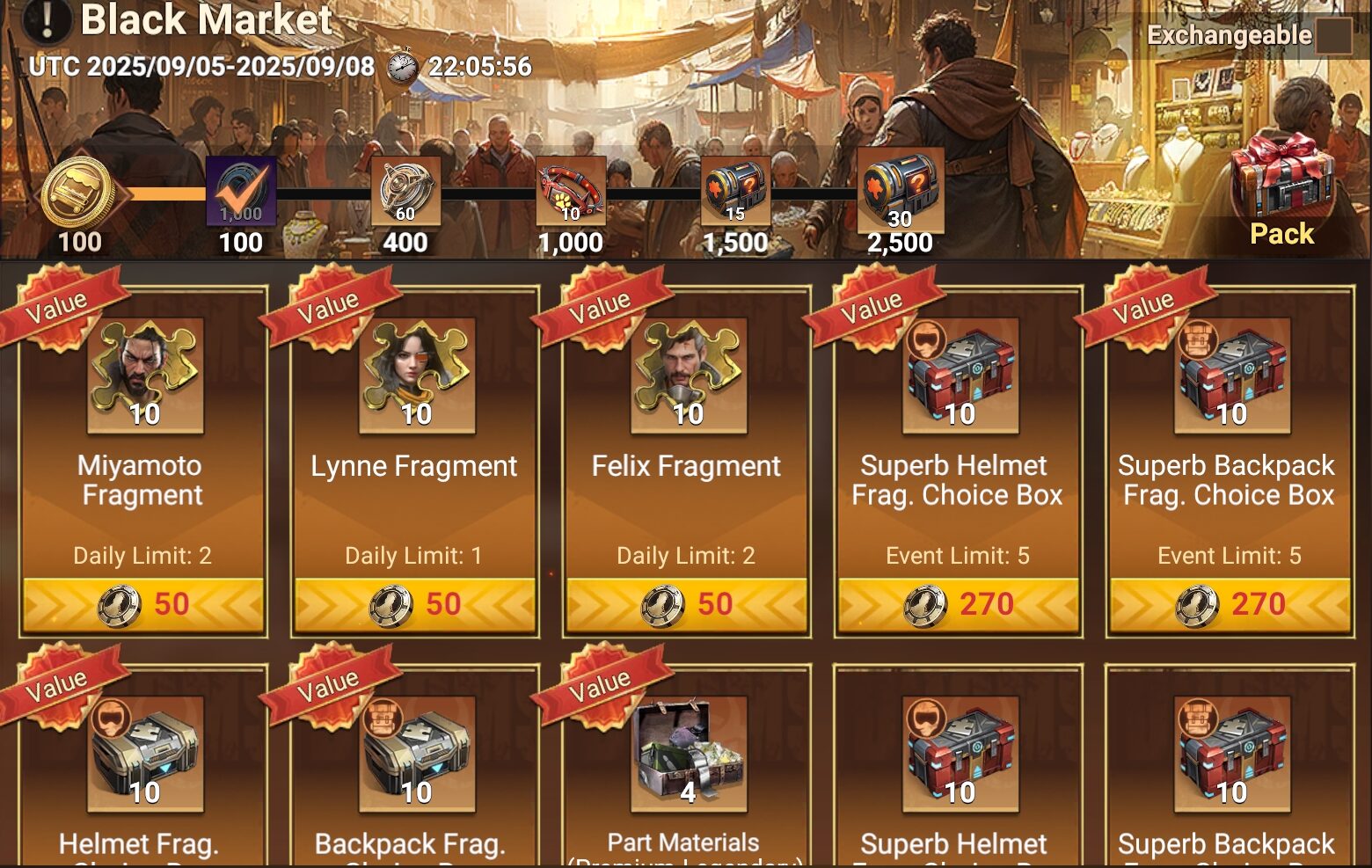Exchange 270 chips for Superb Helmet box
The image size is (1372, 868).
click(x=958, y=604)
